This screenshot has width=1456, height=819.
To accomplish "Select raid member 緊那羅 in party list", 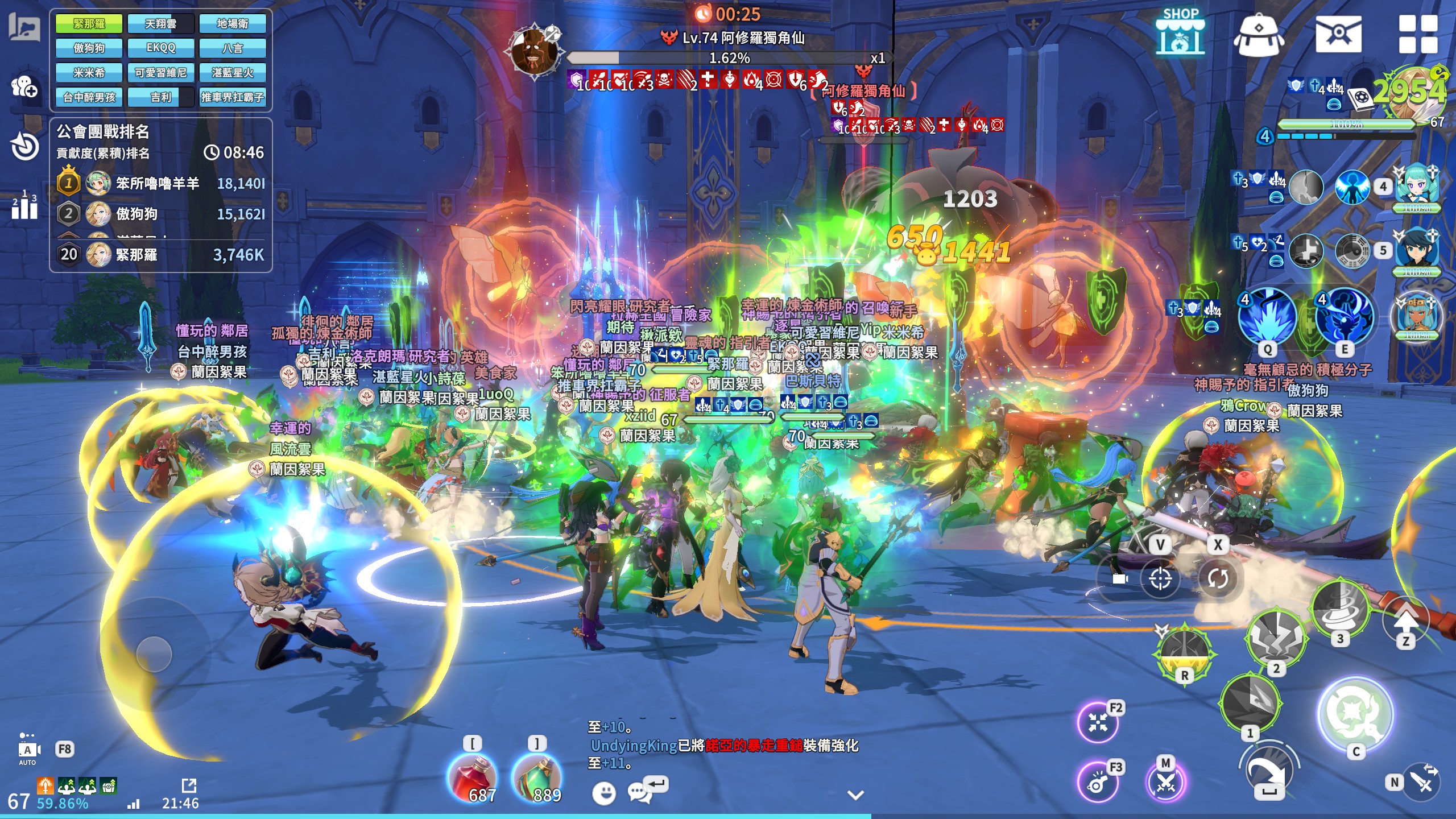I will 89,24.
